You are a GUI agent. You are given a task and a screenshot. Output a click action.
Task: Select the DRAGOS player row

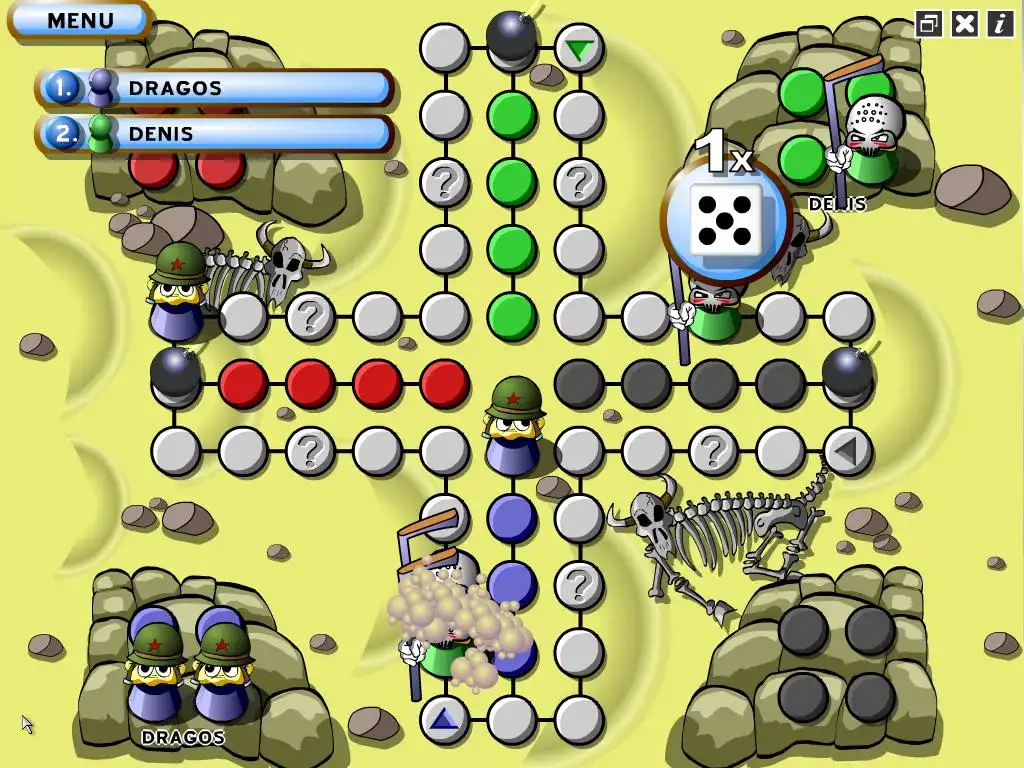click(x=215, y=88)
